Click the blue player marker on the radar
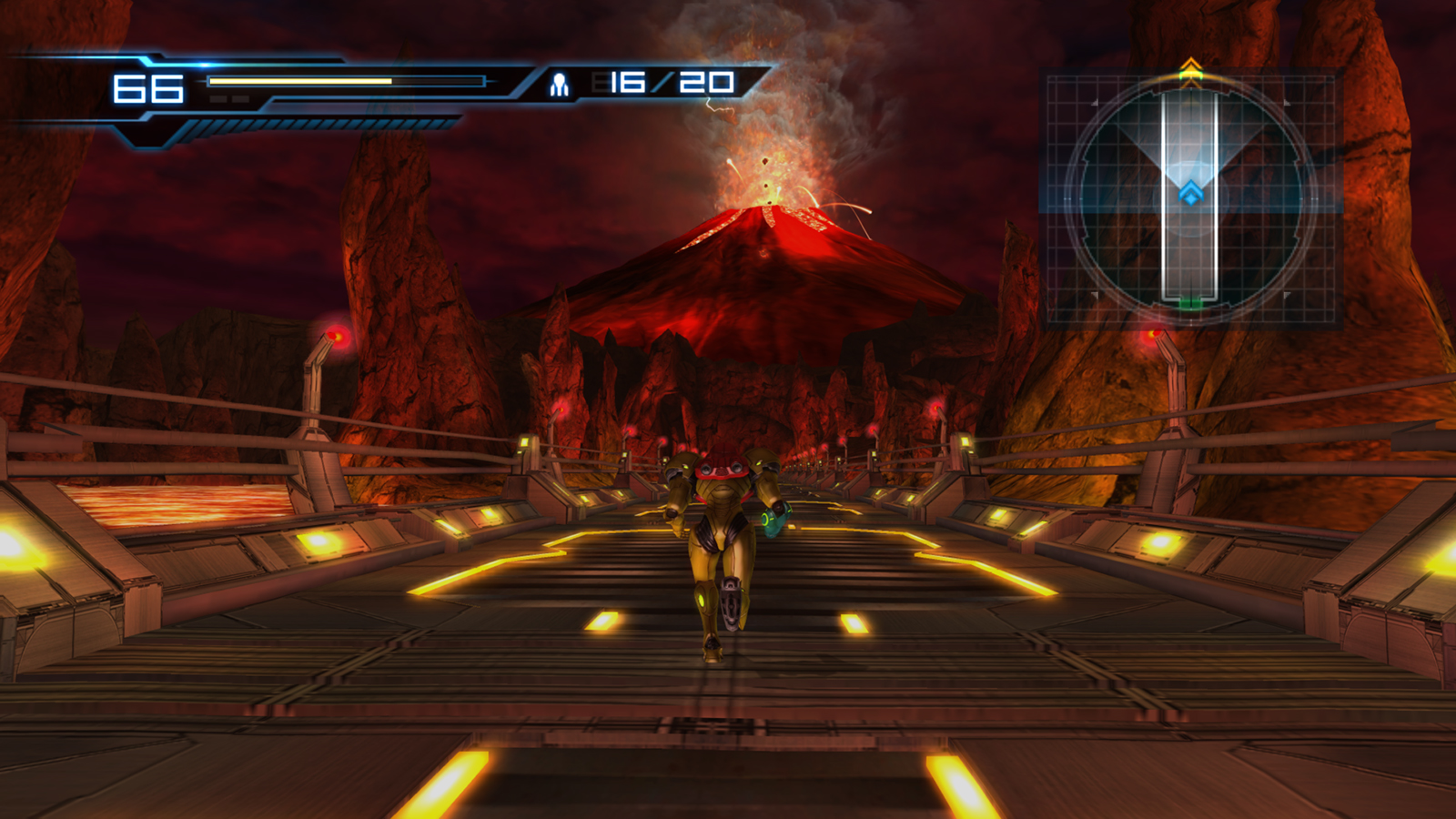 click(1190, 192)
